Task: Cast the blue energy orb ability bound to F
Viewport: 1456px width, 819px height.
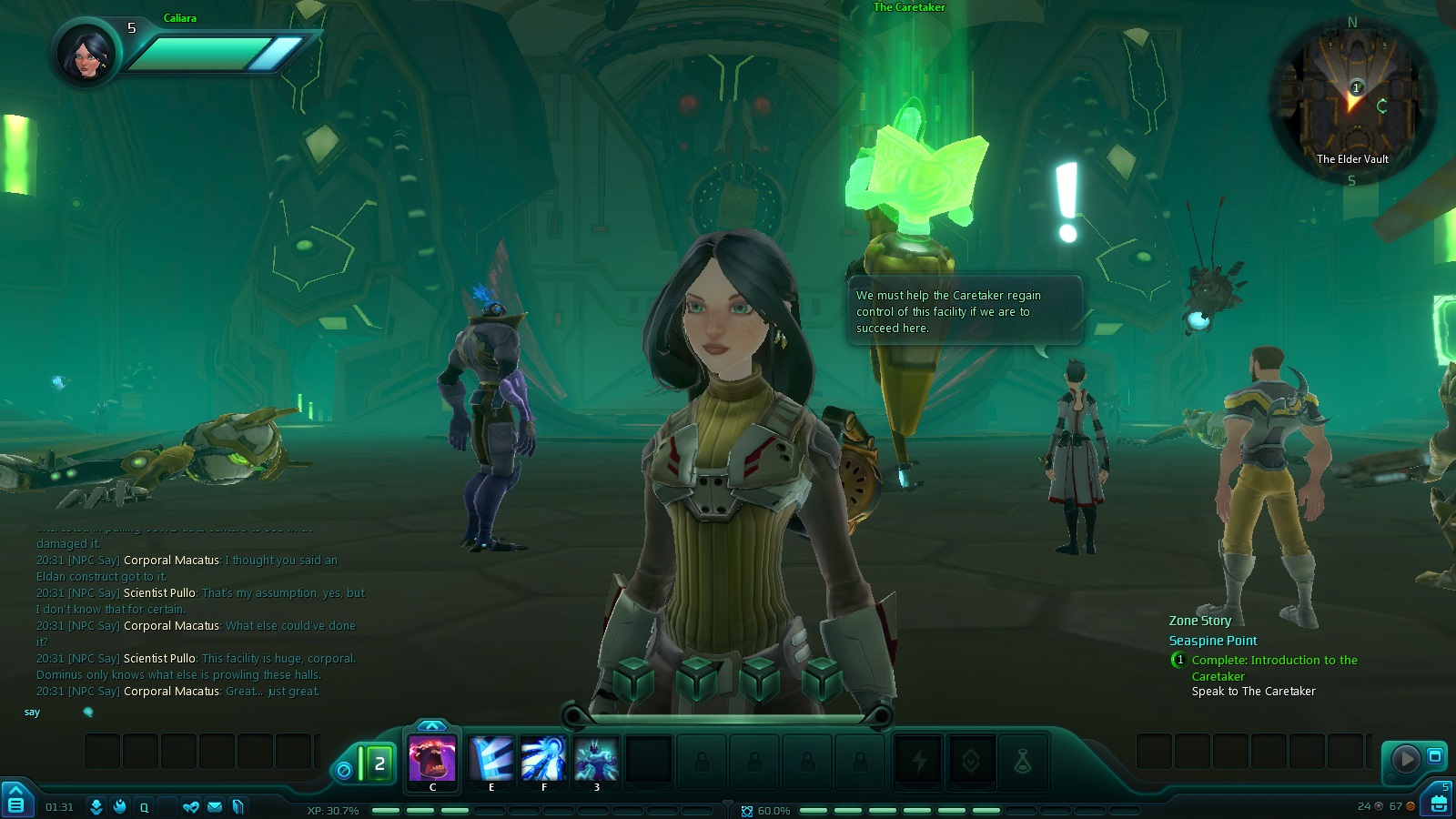Action: pos(543,759)
